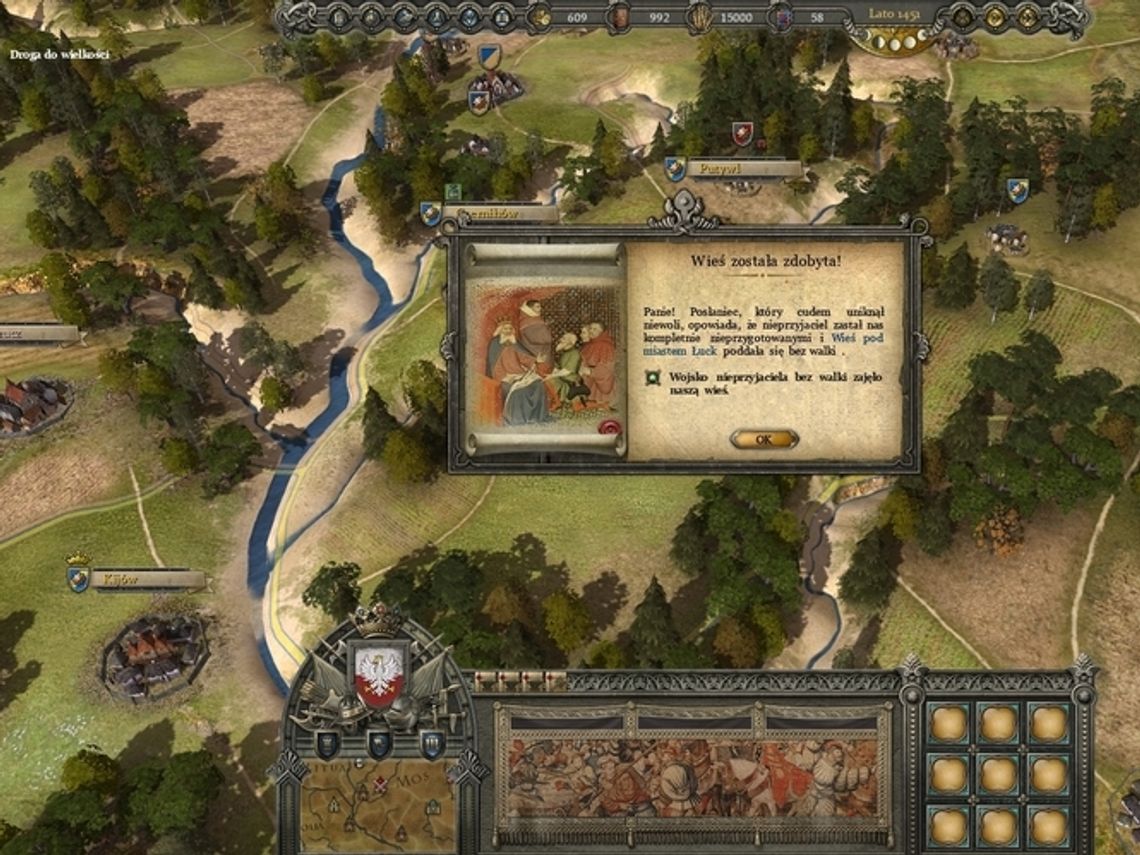The image size is (1140, 855).
Task: Select the Kijów city label
Action: click(x=138, y=579)
